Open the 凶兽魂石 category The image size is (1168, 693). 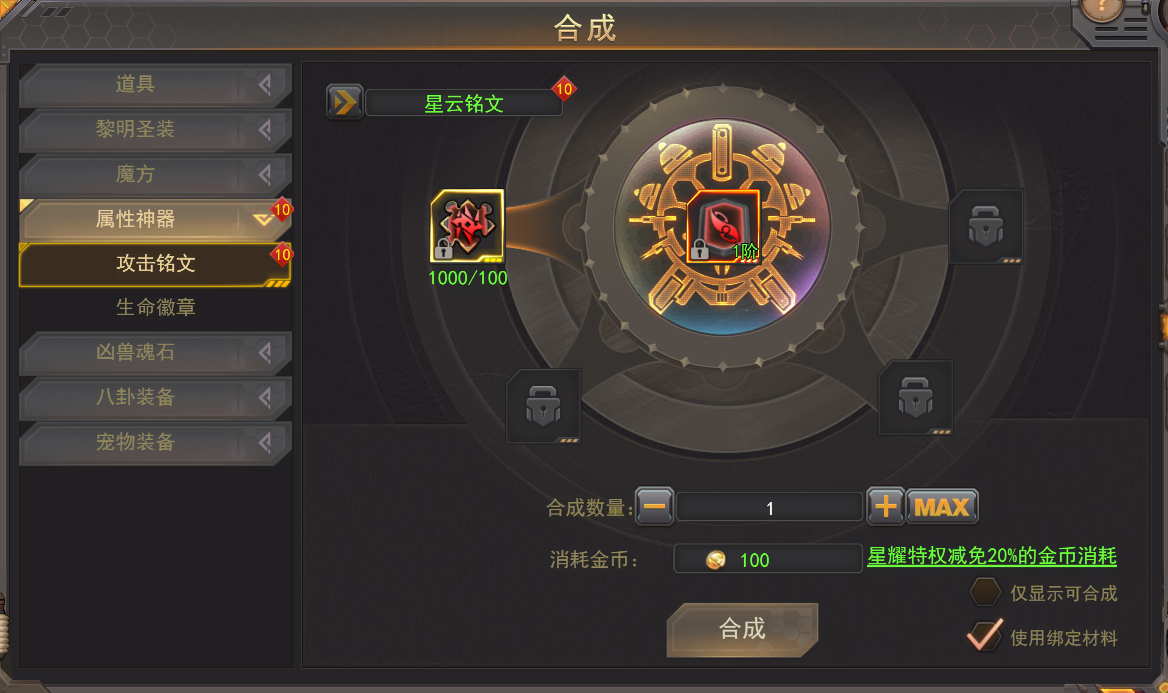[x=155, y=353]
